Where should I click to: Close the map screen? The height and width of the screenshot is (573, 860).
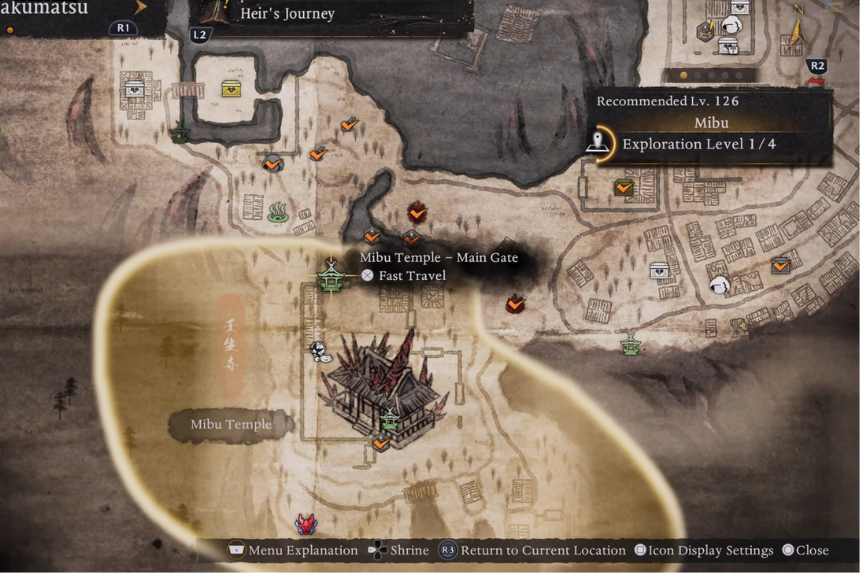pos(805,550)
